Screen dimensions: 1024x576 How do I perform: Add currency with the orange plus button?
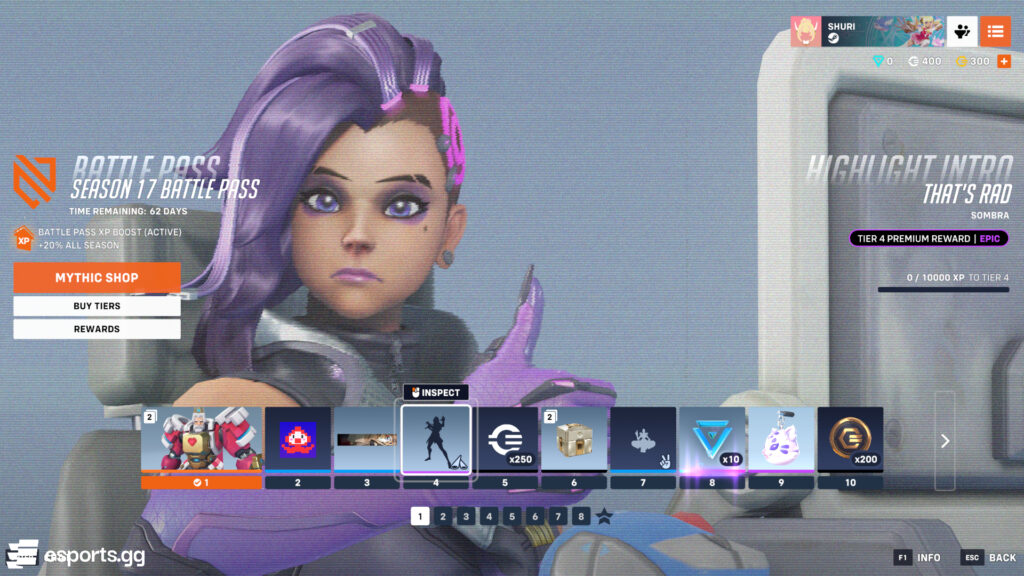coord(1003,62)
